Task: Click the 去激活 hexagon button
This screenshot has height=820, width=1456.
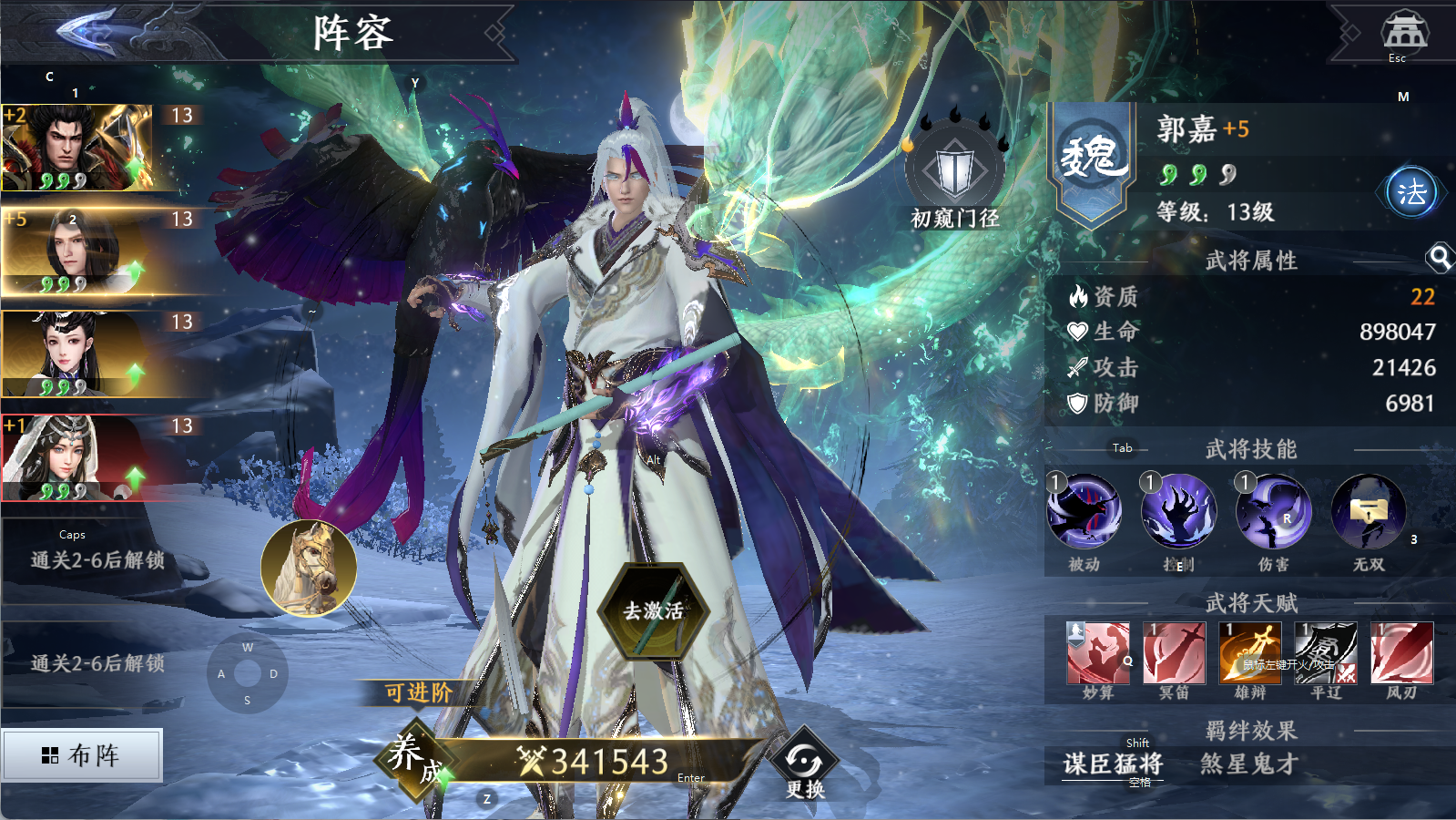Action: point(653,610)
